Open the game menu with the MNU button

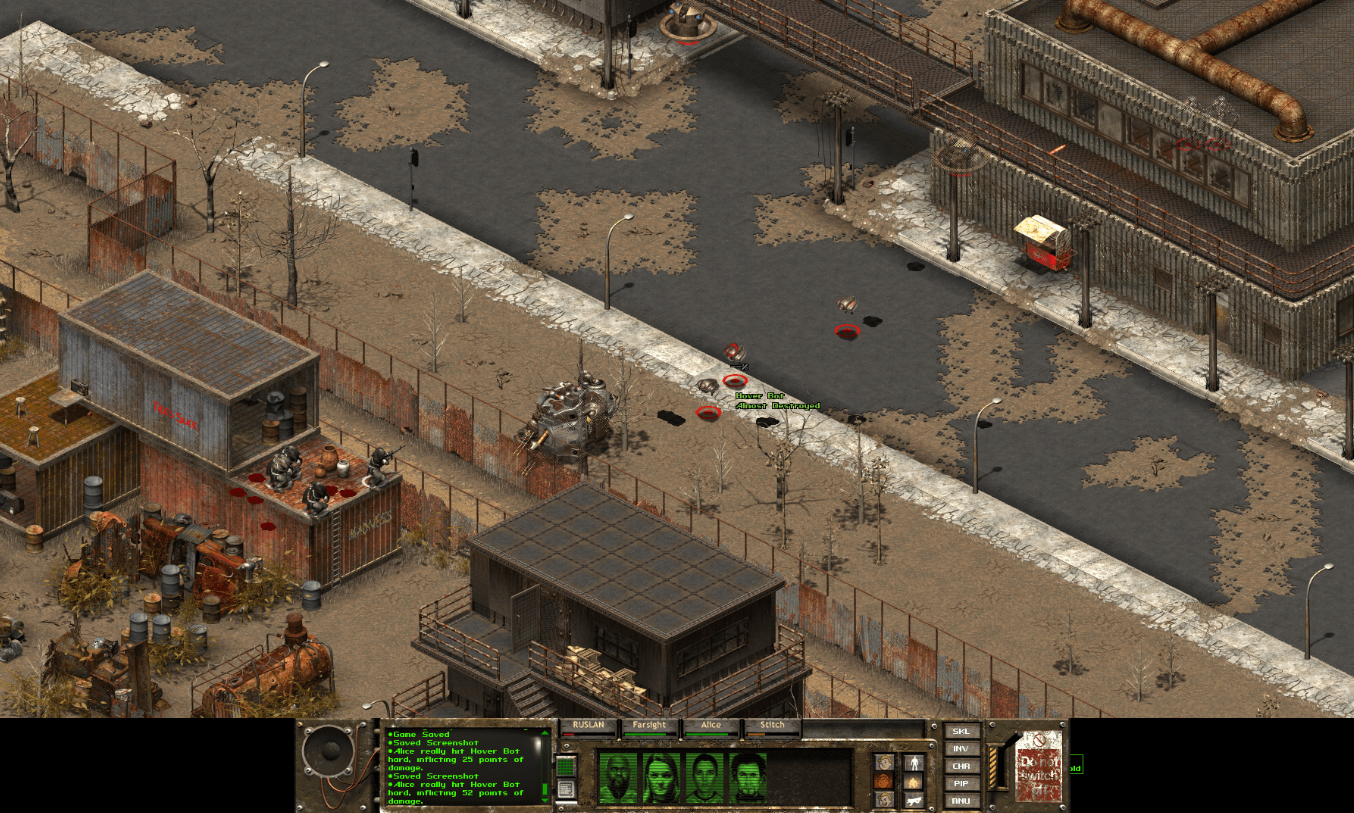pos(961,801)
